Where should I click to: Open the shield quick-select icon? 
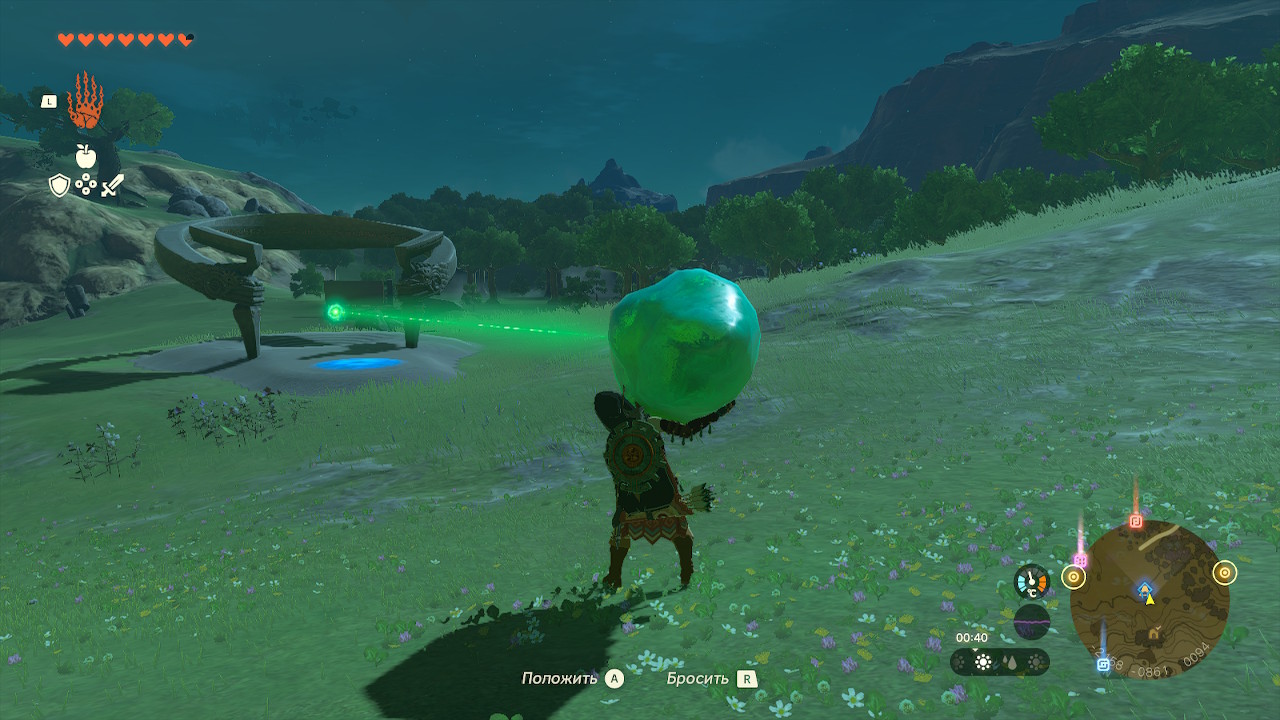pos(60,185)
